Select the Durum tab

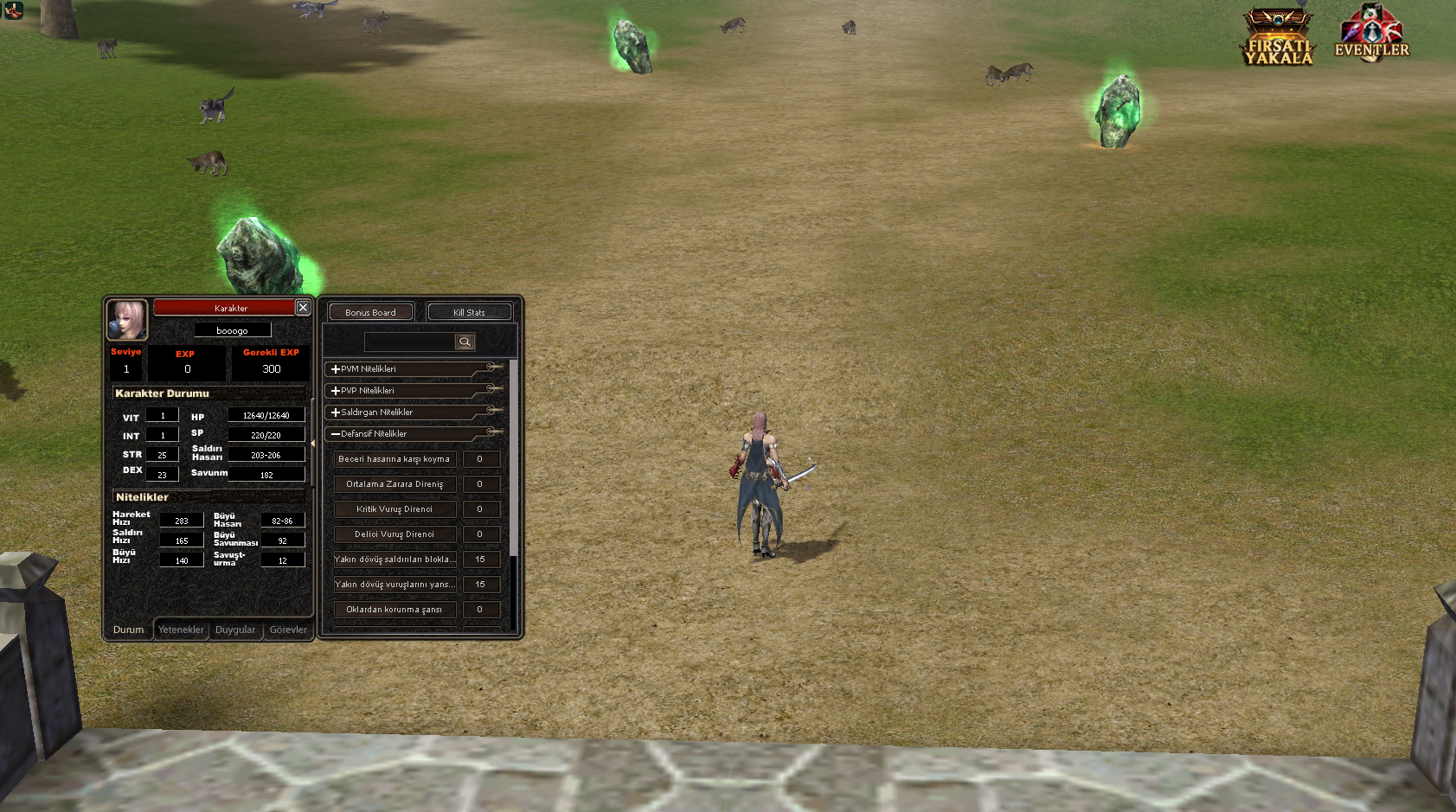[128, 630]
